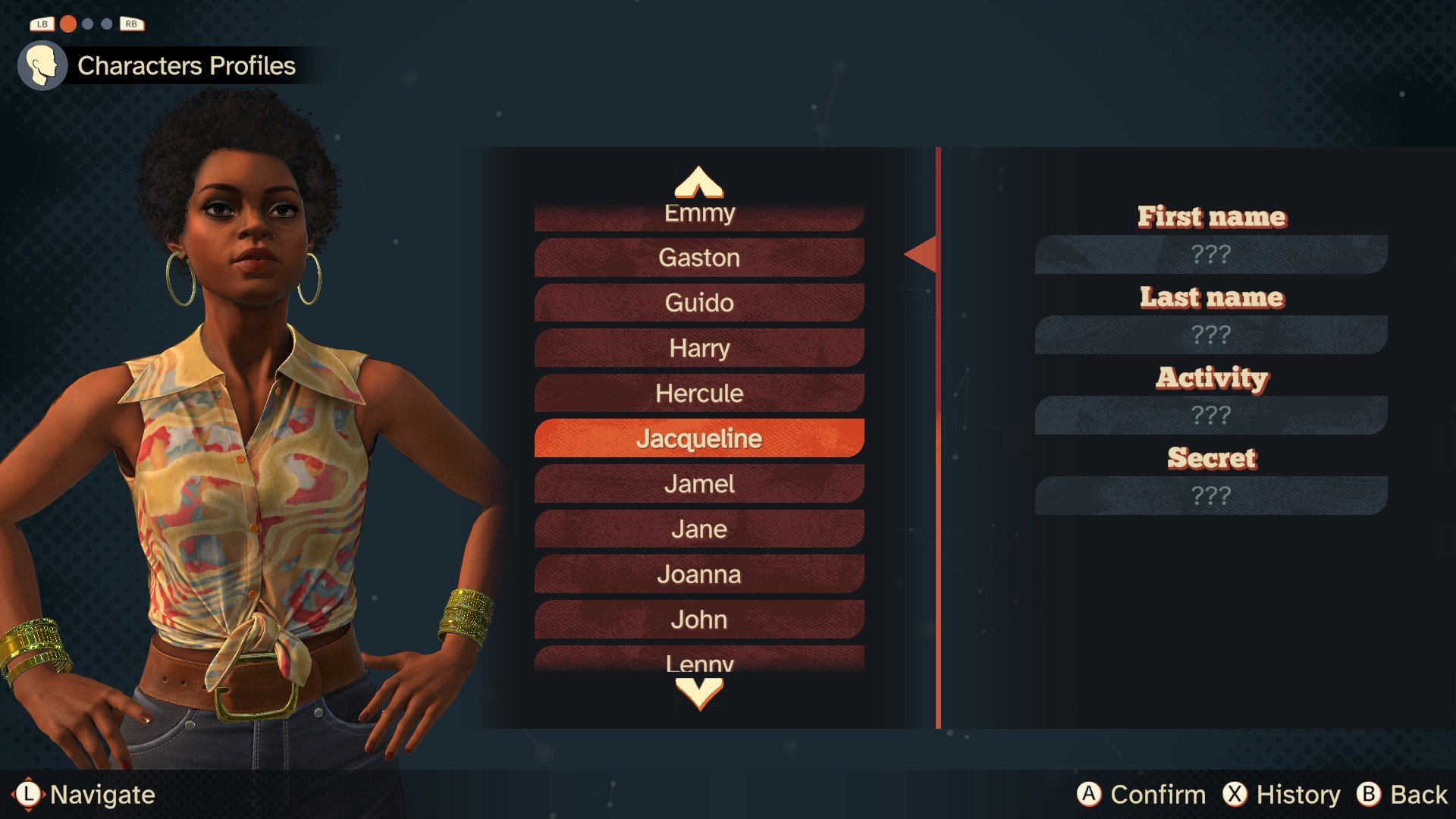The height and width of the screenshot is (819, 1456).
Task: Select the partially visible Lenny entry
Action: coord(698,660)
